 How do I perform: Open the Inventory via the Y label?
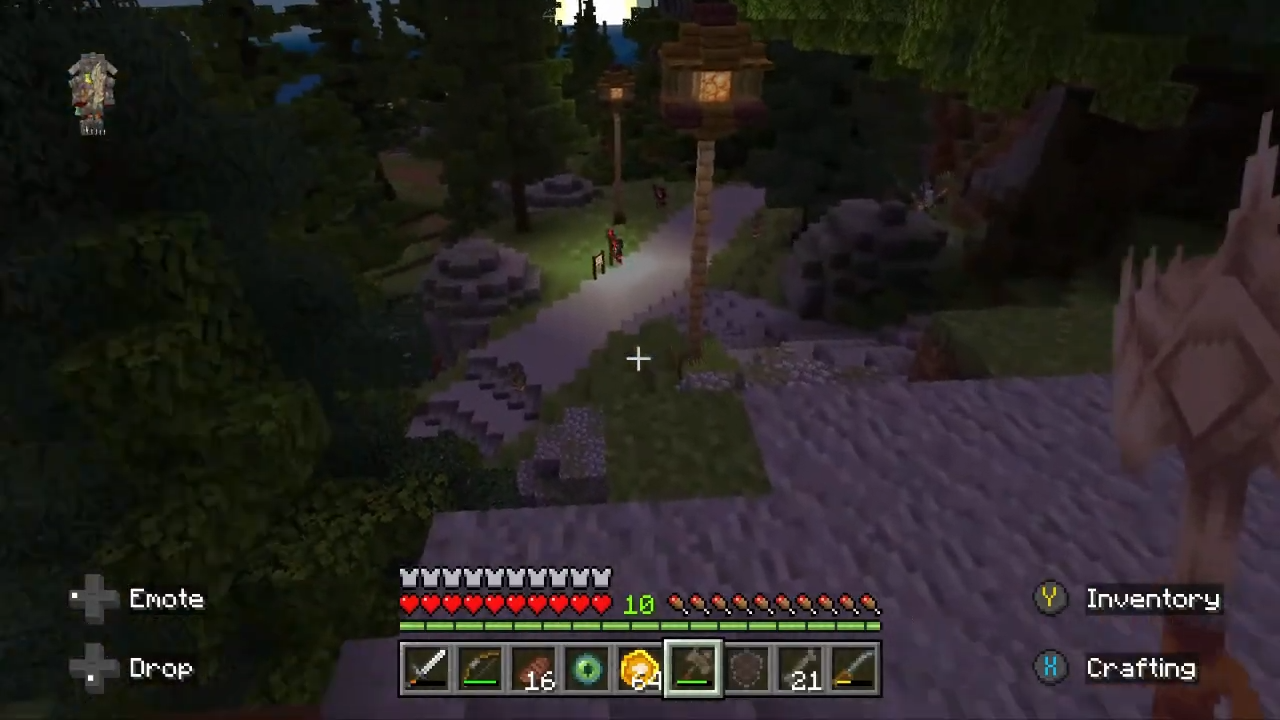click(1152, 598)
